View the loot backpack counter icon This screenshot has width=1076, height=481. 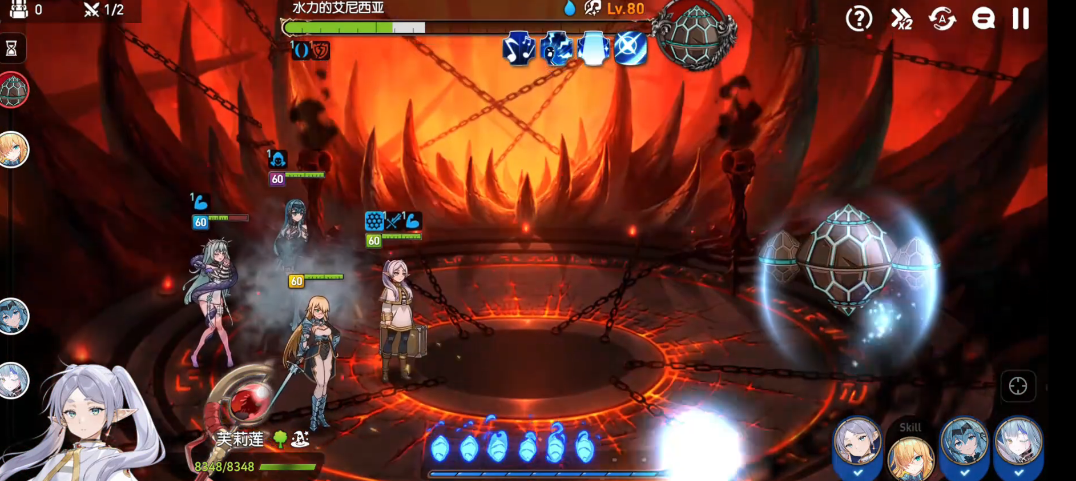(x=19, y=9)
